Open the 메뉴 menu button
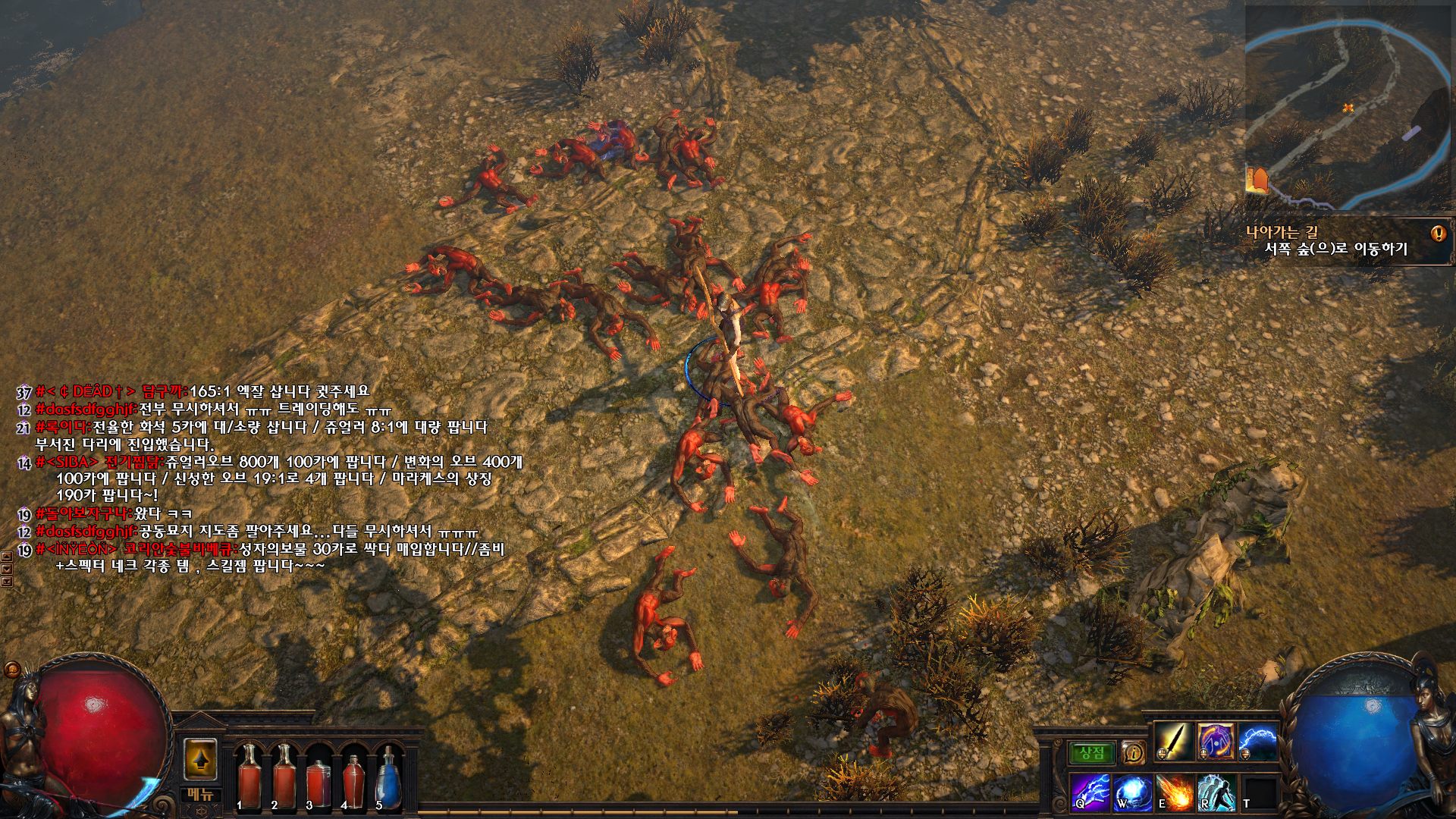Viewport: 1456px width, 819px height. pos(200,794)
